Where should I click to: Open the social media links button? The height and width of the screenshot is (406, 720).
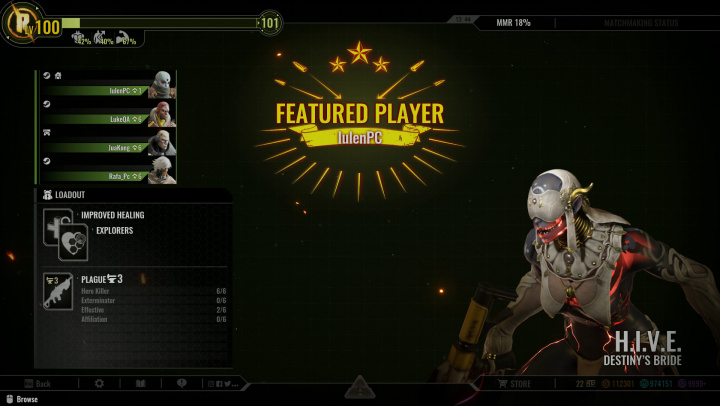click(x=226, y=383)
